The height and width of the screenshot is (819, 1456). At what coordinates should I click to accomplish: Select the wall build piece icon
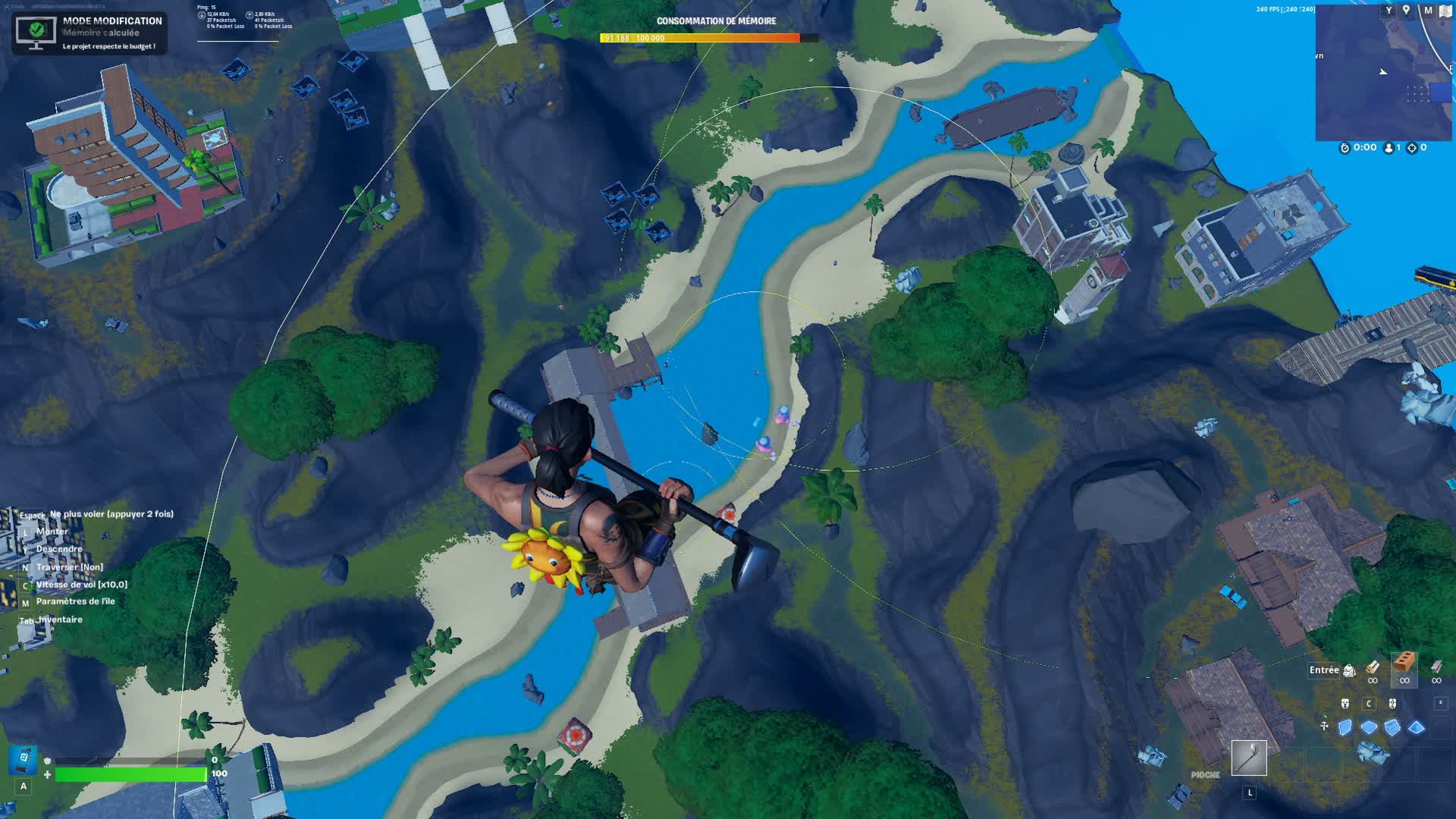1345,726
